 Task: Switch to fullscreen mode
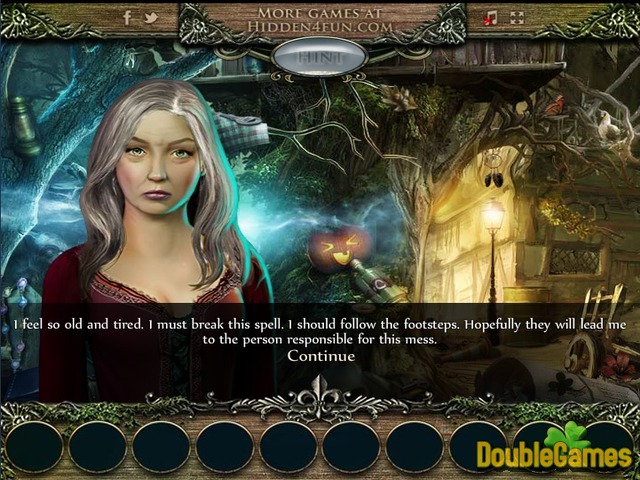[x=517, y=17]
